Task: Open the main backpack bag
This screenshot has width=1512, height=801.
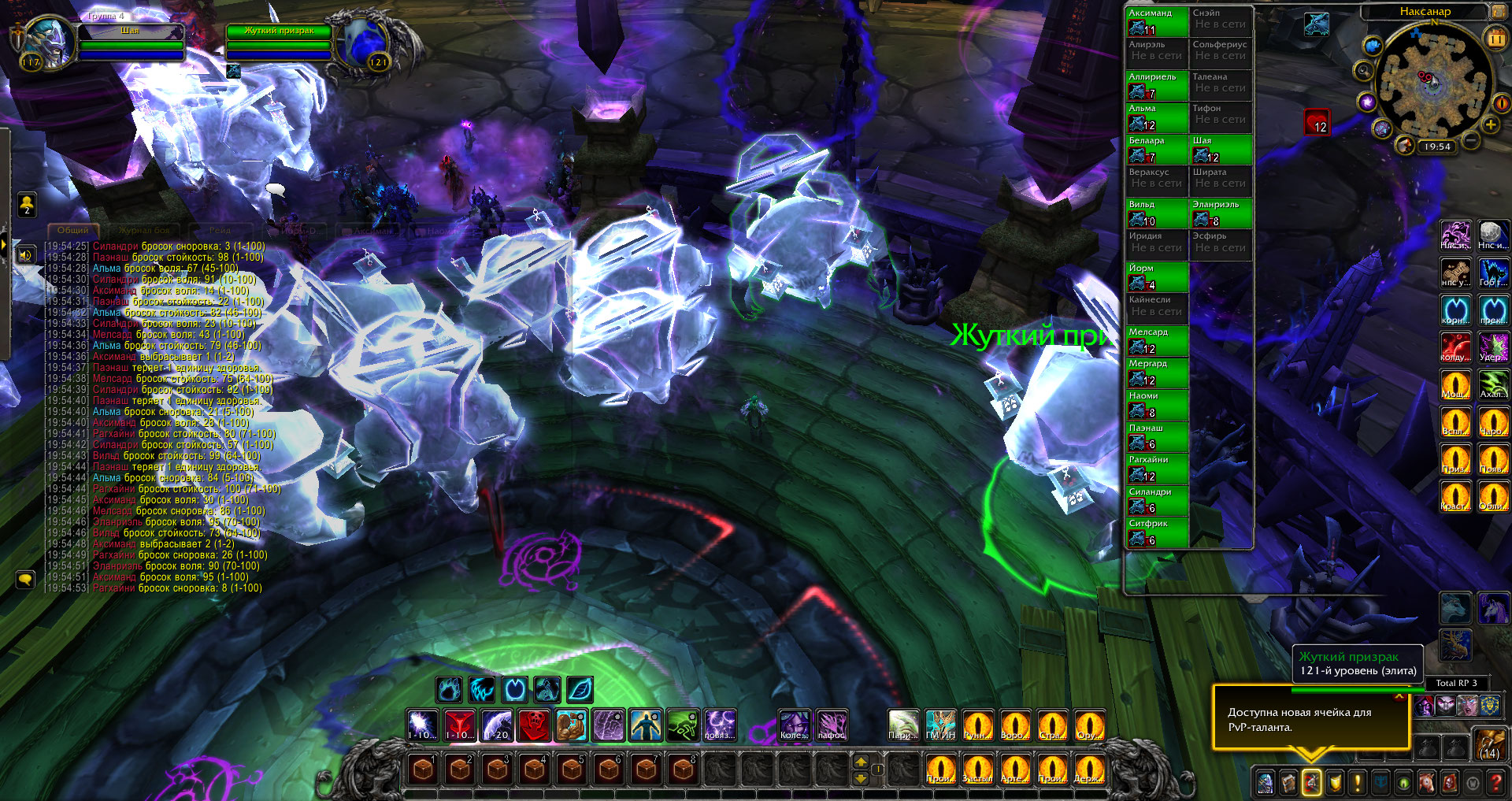Action: point(1489,745)
